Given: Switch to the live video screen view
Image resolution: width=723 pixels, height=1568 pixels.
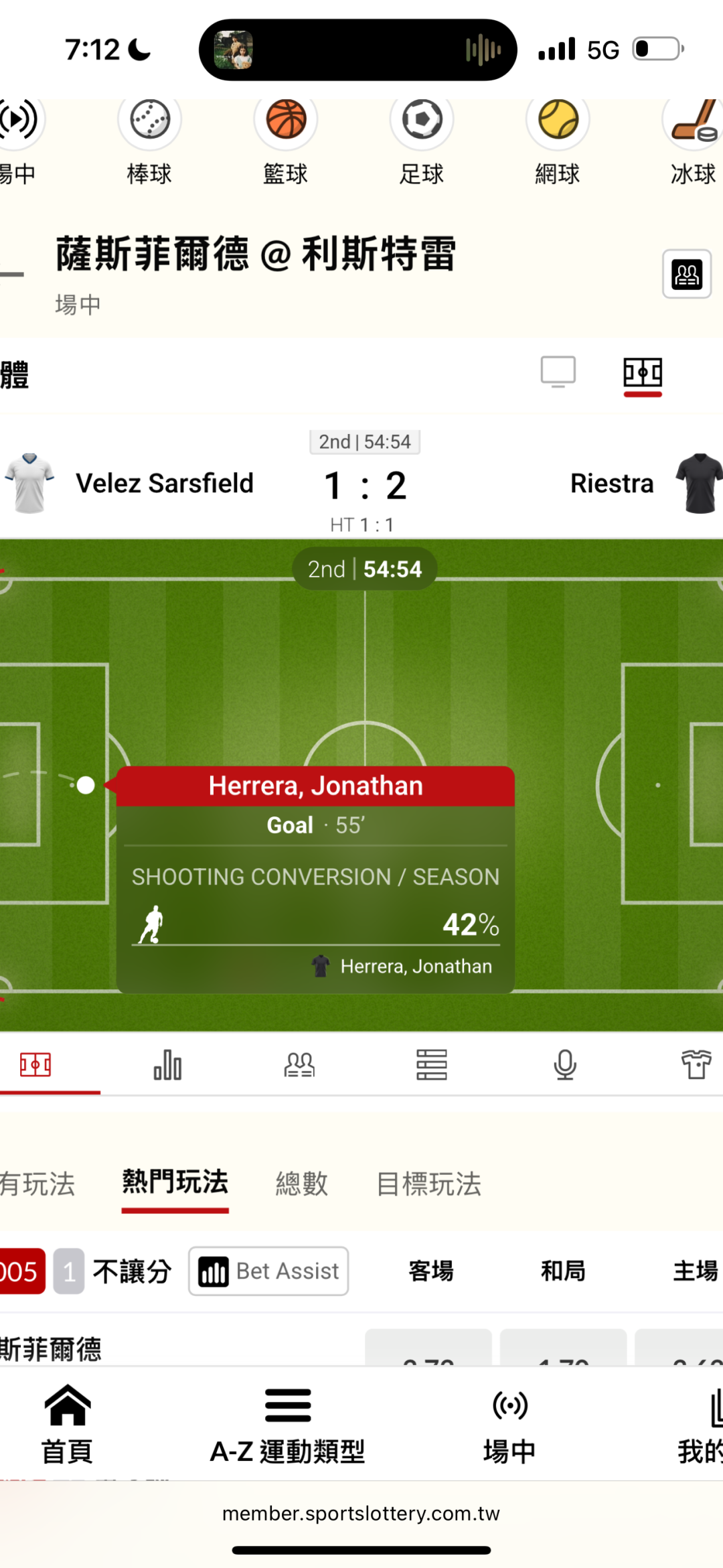Looking at the screenshot, I should click(x=558, y=372).
